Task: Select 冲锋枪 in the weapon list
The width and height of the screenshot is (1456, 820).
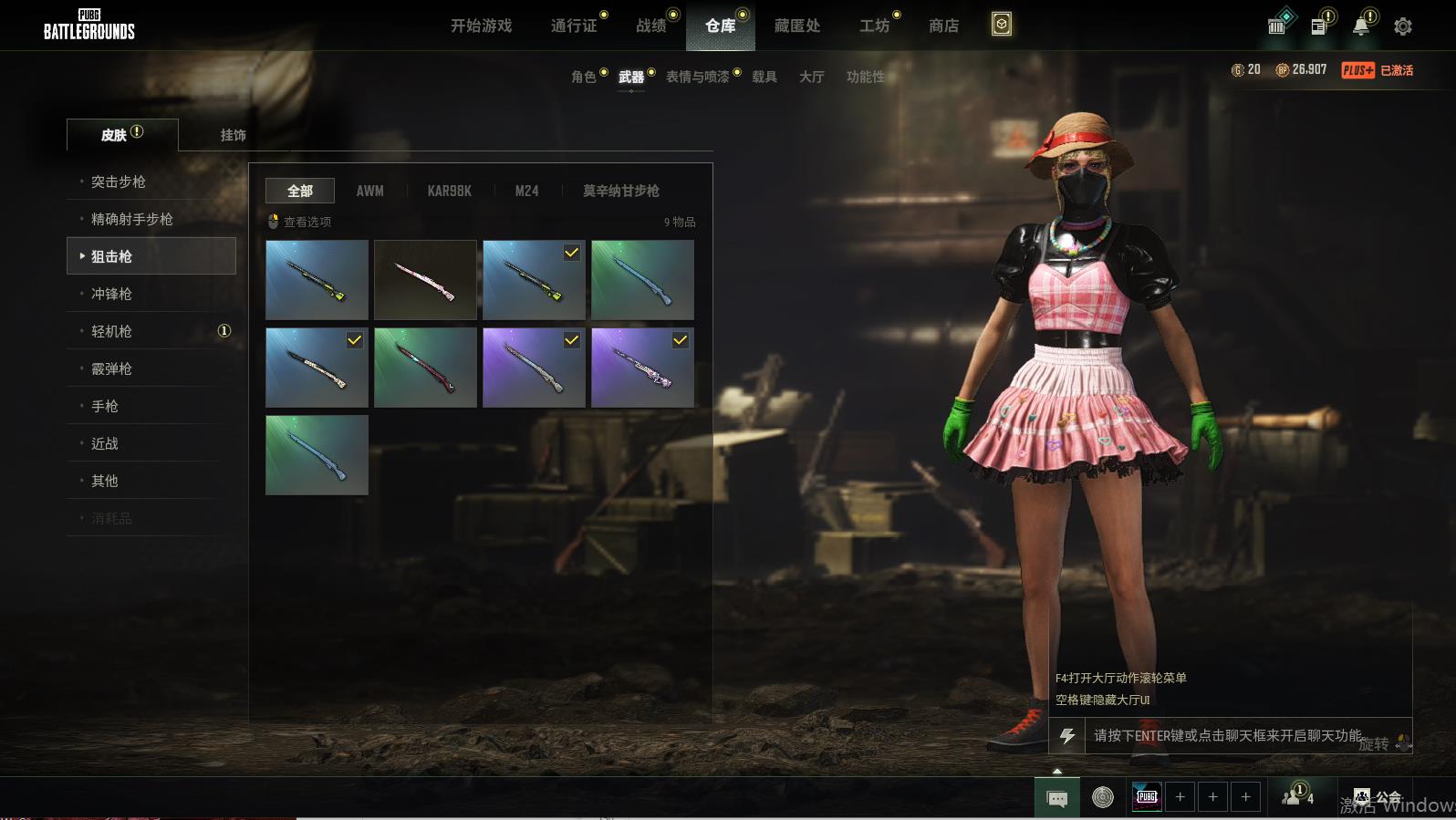Action: tap(111, 294)
